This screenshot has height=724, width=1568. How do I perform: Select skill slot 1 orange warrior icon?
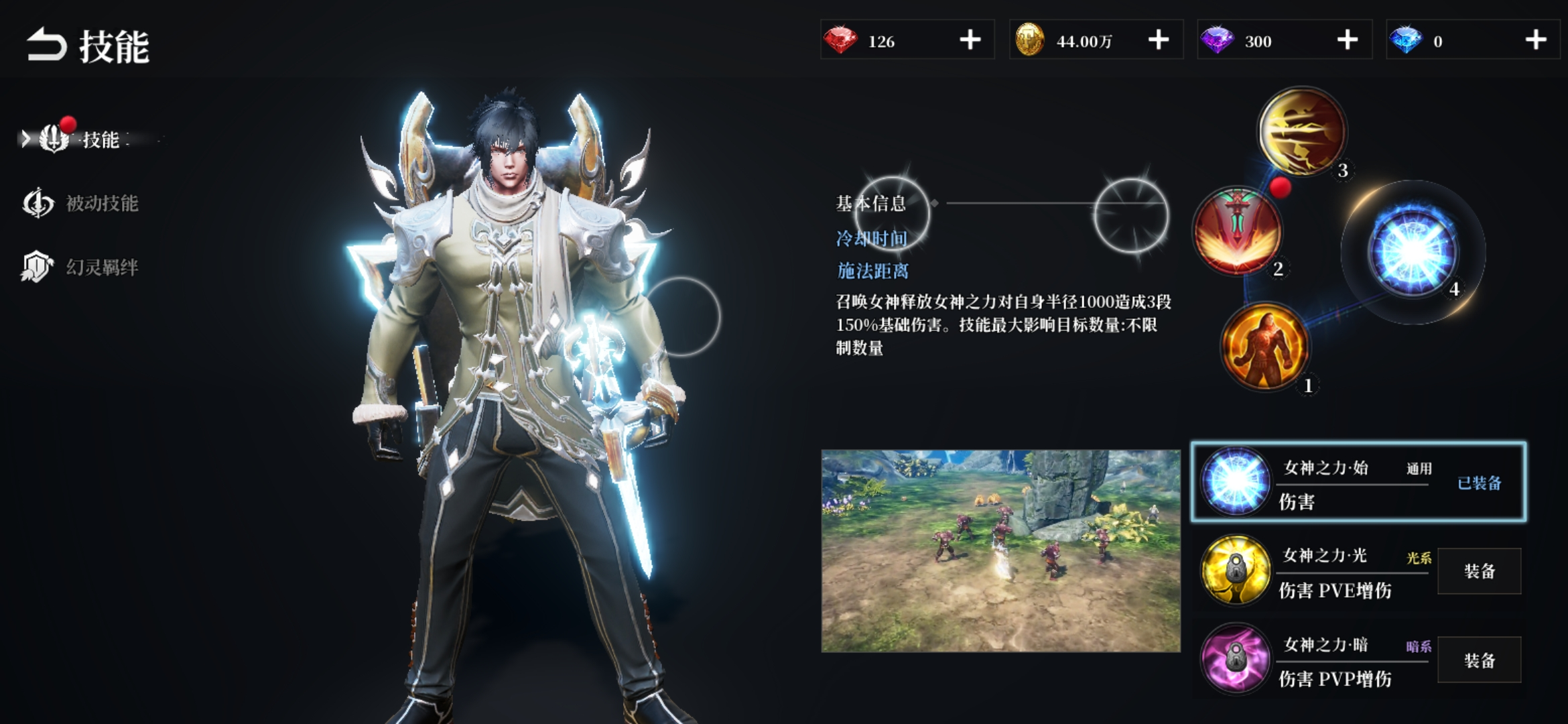[1264, 346]
